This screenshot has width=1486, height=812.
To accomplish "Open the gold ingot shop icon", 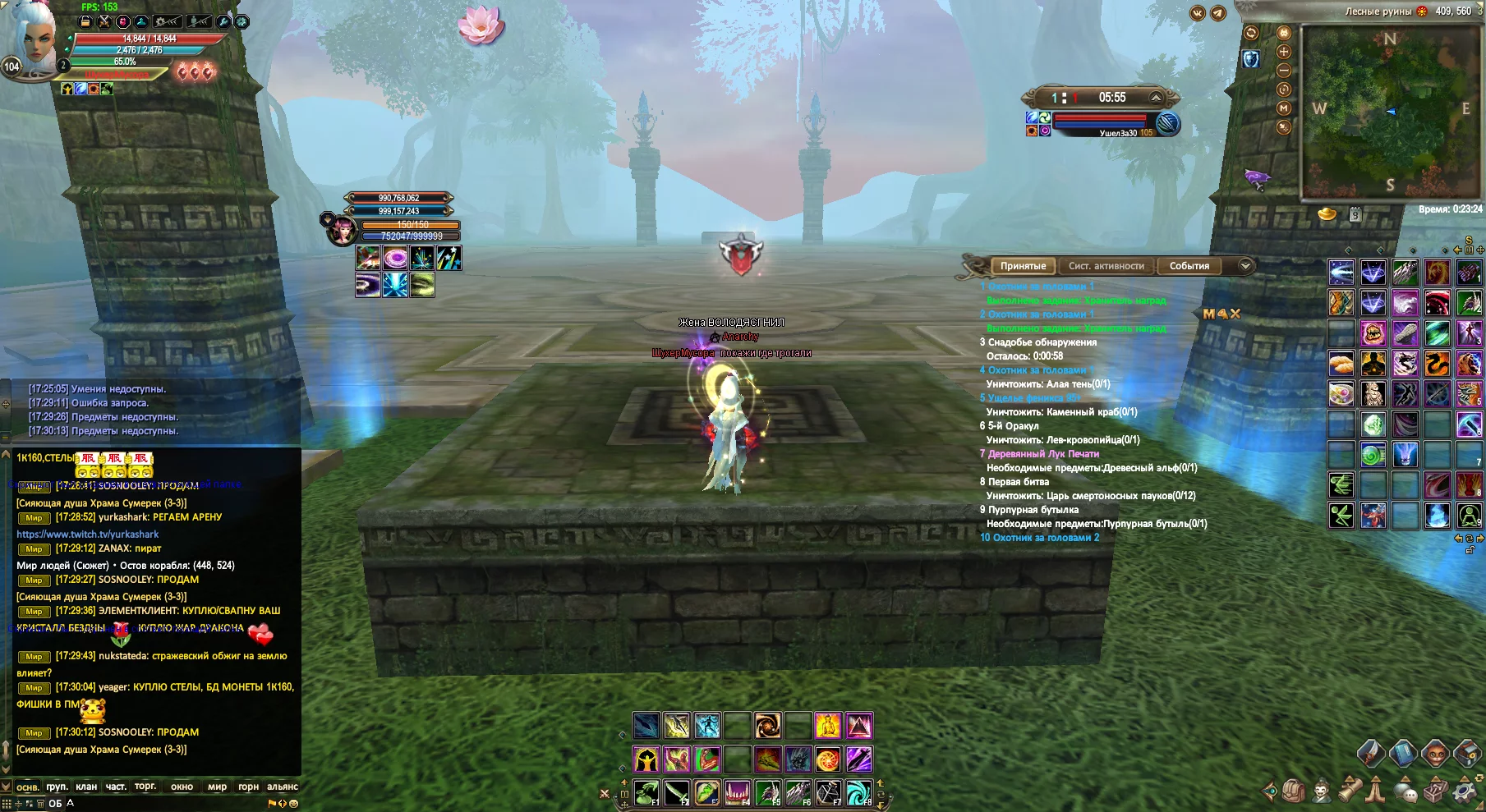I will tap(1327, 215).
